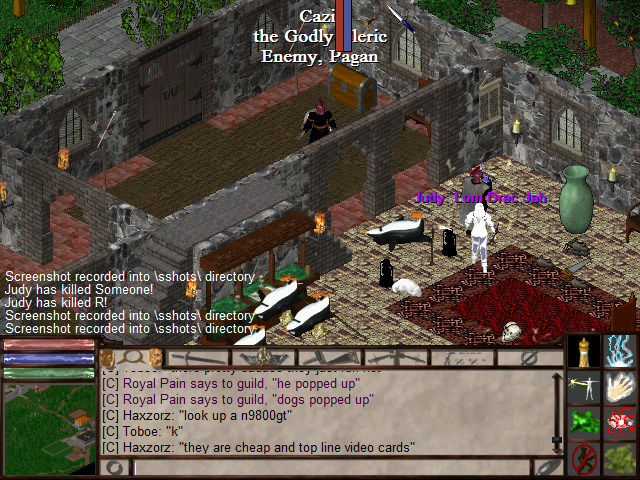
Task: Toggle the crossed-out running figure icon
Action: coord(584,459)
